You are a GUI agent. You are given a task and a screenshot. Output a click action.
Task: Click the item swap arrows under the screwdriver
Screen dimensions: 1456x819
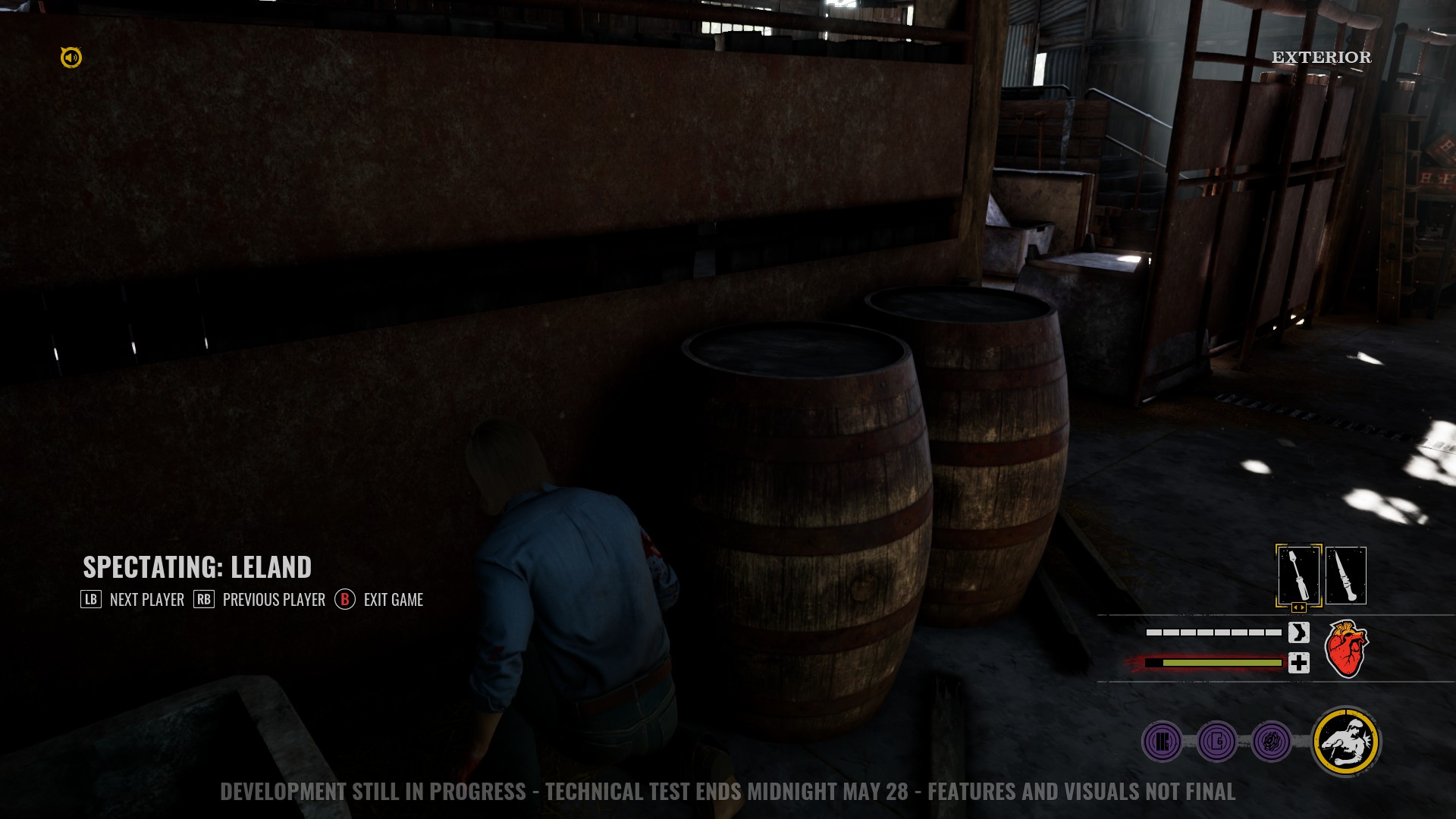tap(1298, 607)
